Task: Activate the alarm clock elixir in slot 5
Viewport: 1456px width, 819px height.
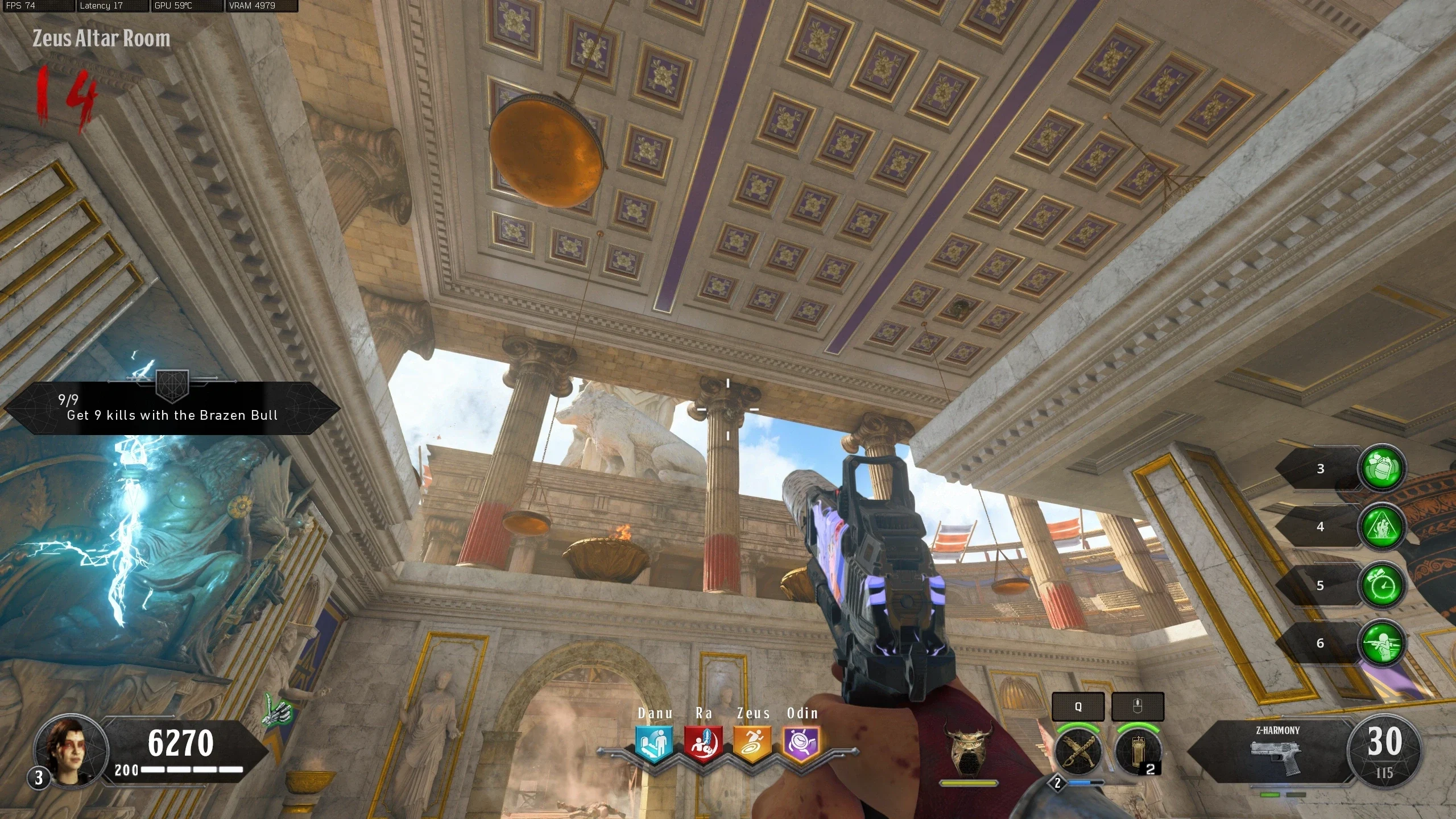Action: [x=1381, y=585]
